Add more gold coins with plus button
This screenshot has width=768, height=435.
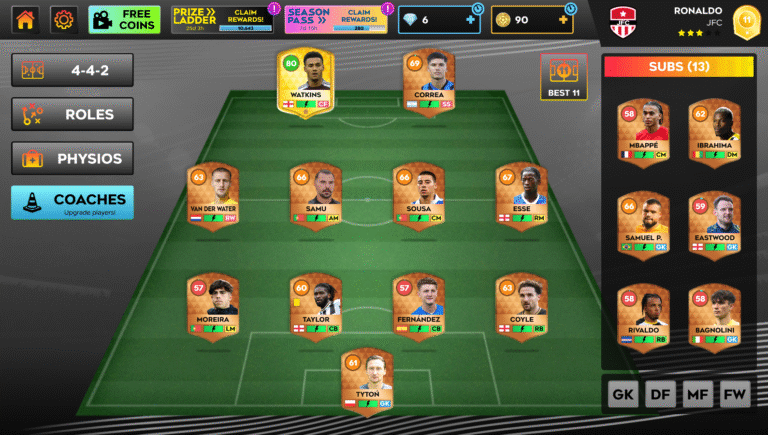563,19
